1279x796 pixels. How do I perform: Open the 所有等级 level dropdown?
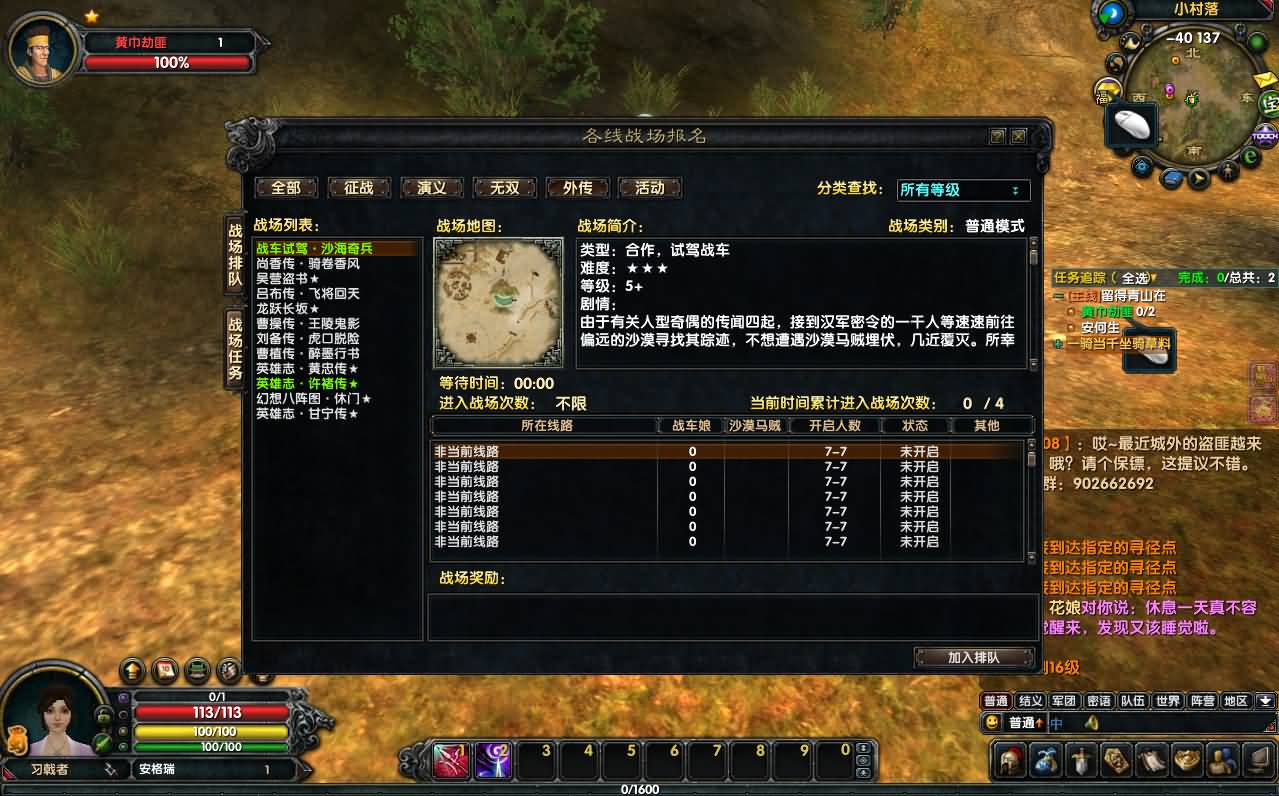(x=963, y=190)
